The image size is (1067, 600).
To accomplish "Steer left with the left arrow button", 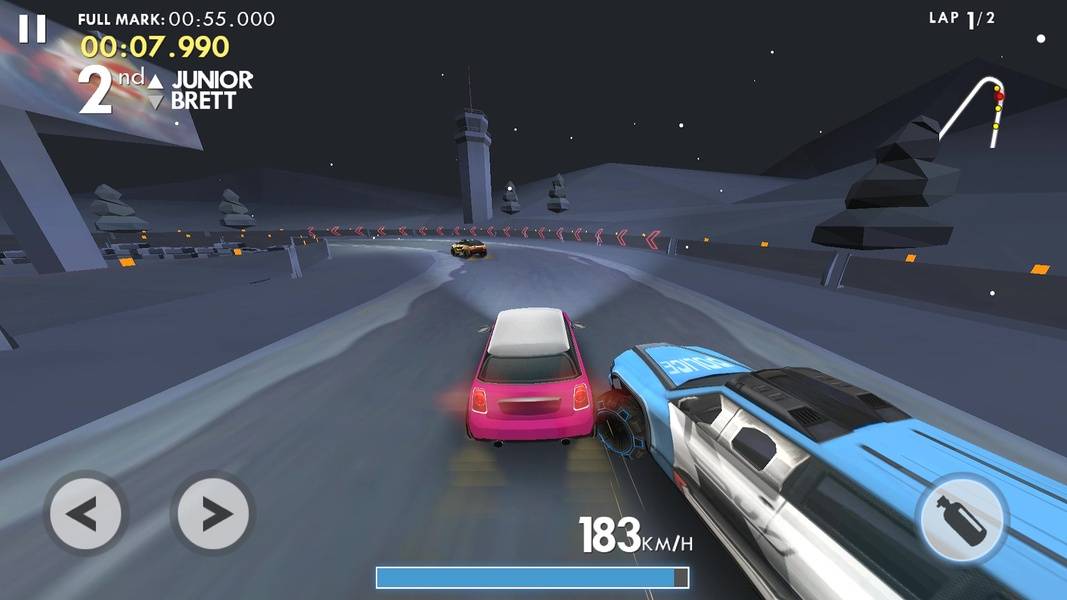I will coord(86,514).
